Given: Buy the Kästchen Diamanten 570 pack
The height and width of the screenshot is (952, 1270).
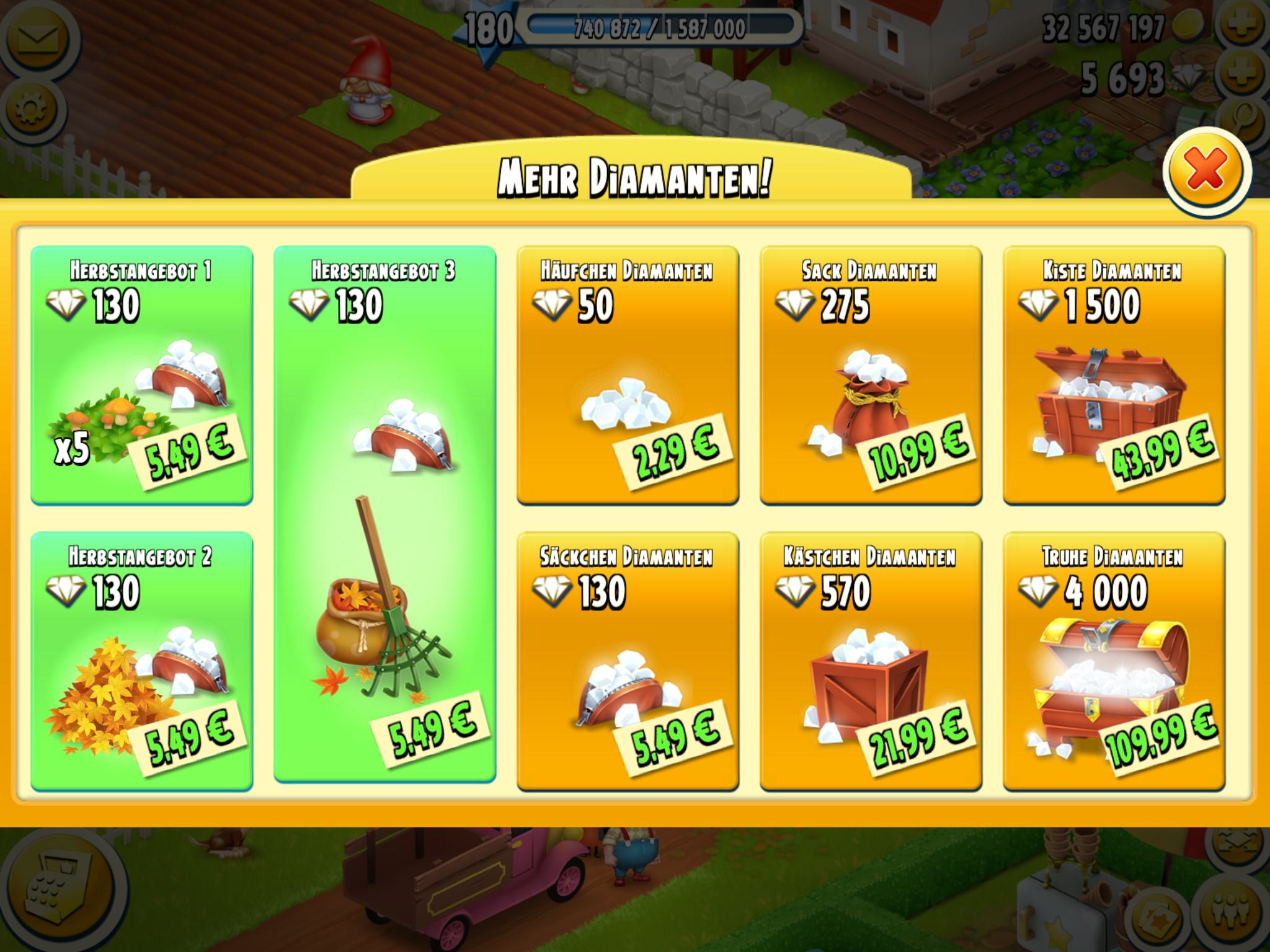Looking at the screenshot, I should click(871, 661).
